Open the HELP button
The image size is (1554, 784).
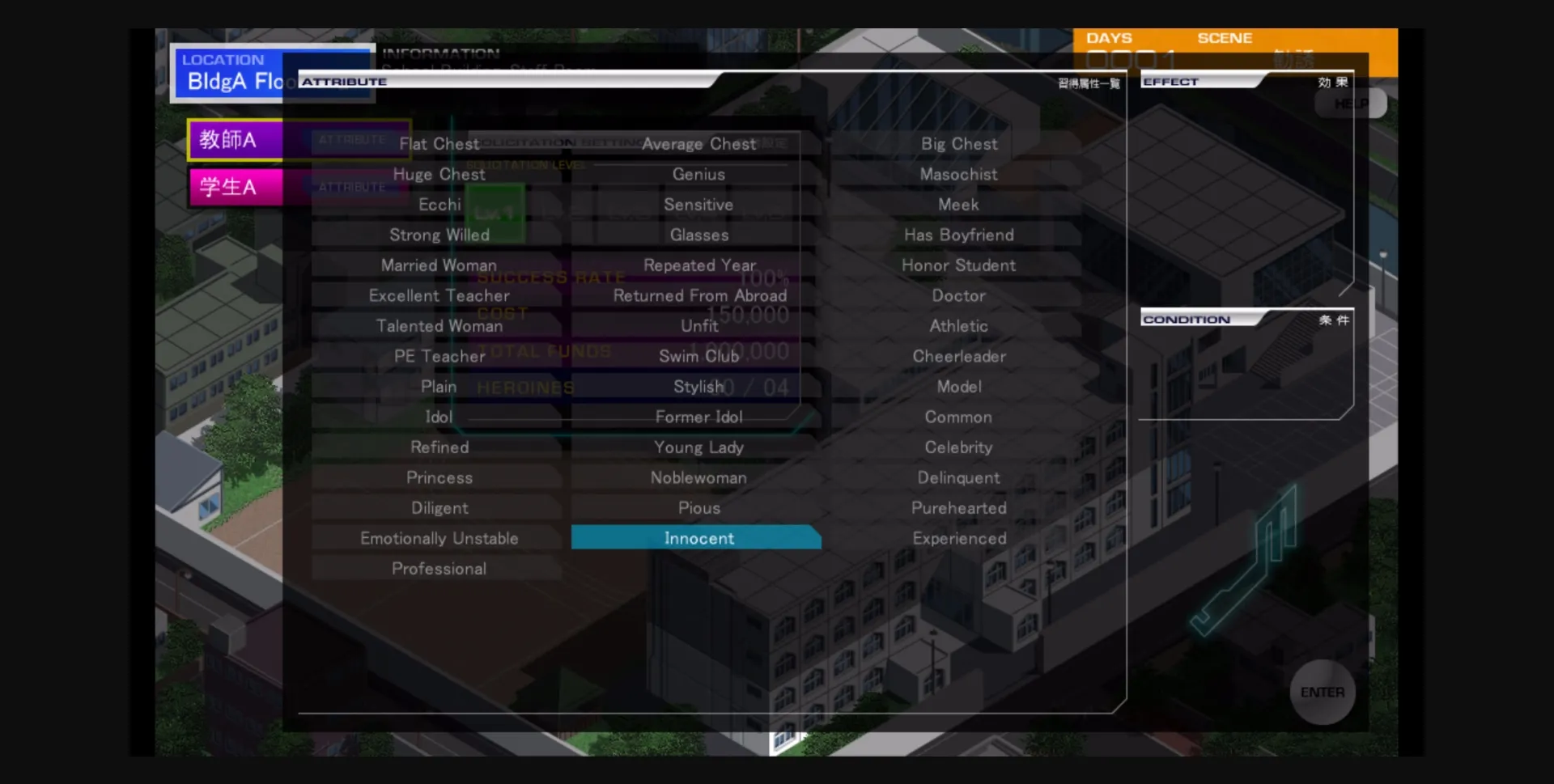[x=1349, y=103]
